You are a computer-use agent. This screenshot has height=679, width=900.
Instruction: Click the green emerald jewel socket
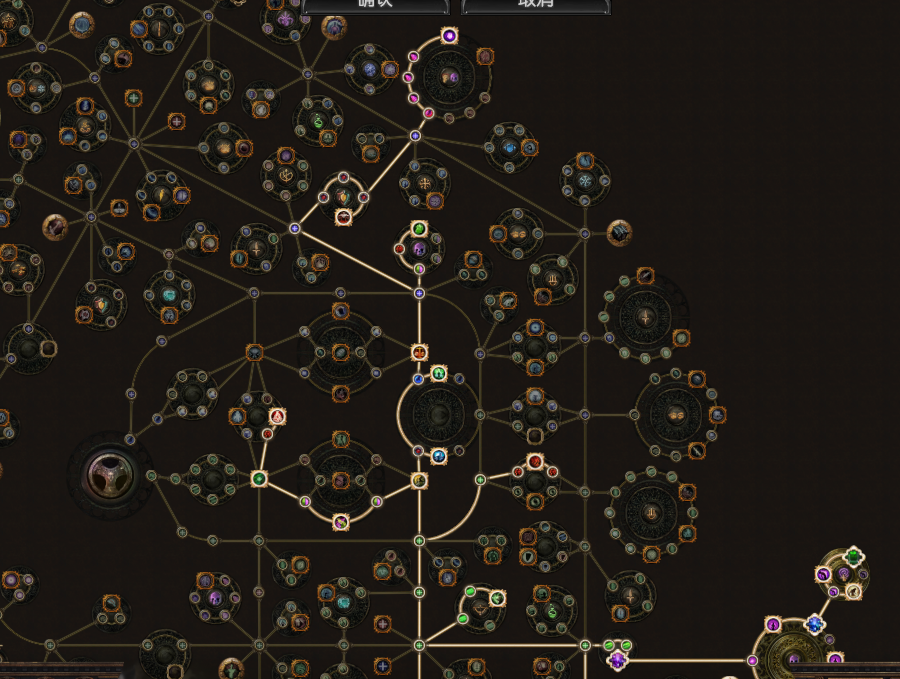click(853, 556)
